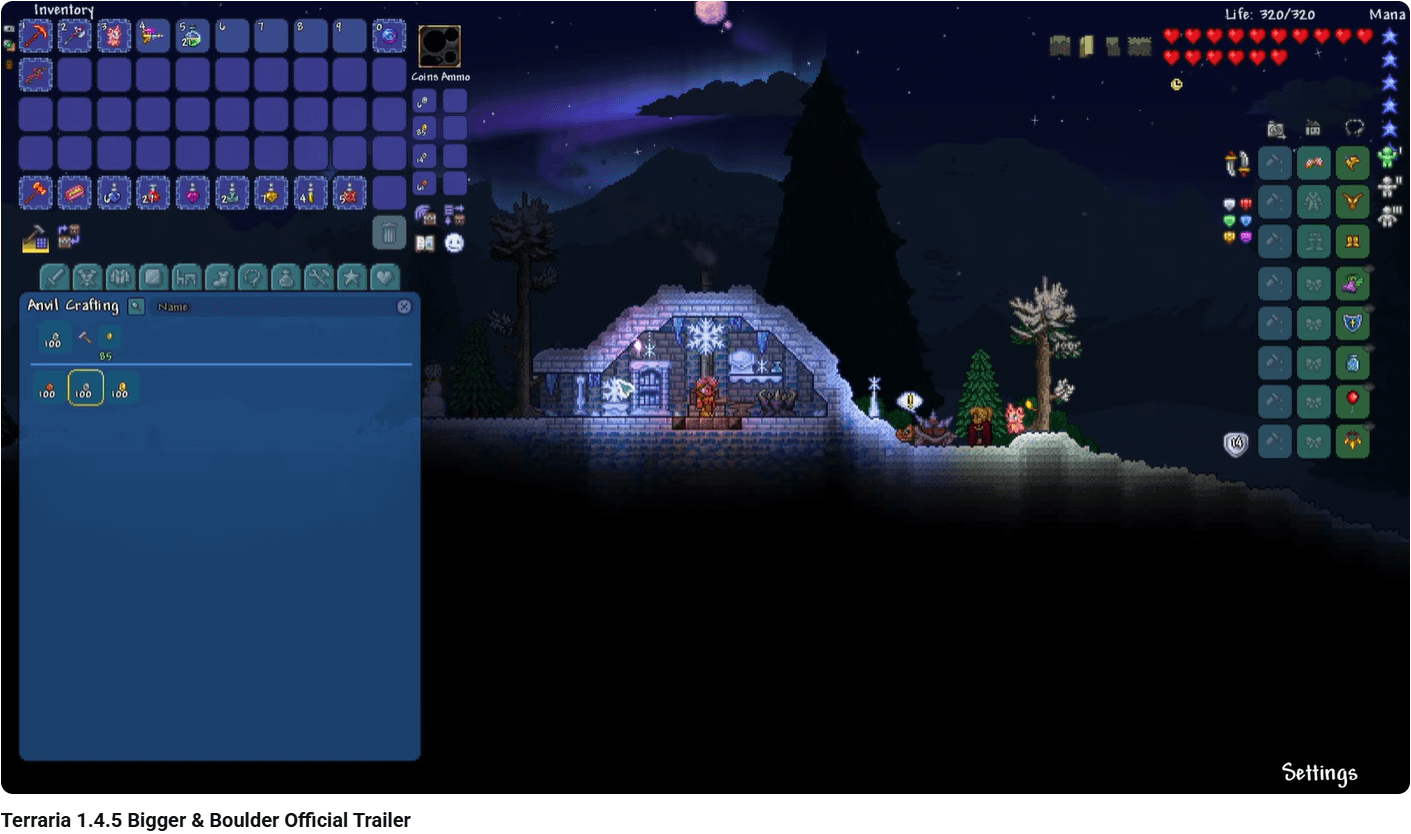1411x834 pixels.
Task: Switch to the green loadout 1 figure
Action: coord(1388,157)
